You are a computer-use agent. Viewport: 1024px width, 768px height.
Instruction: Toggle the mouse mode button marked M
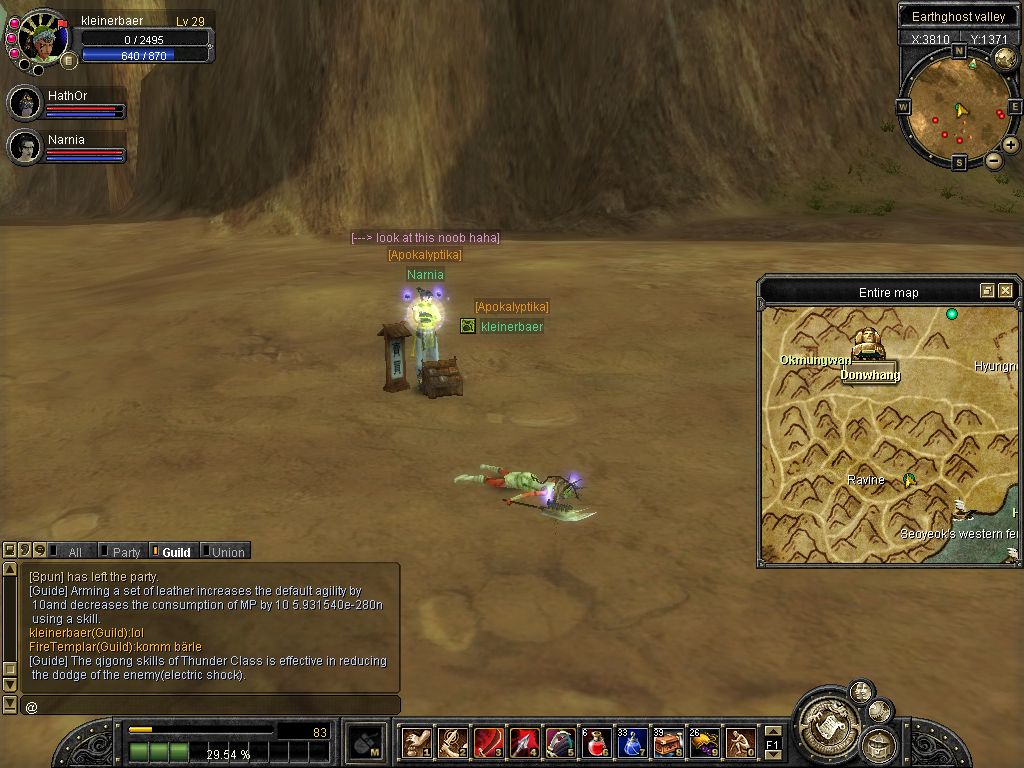pos(366,743)
